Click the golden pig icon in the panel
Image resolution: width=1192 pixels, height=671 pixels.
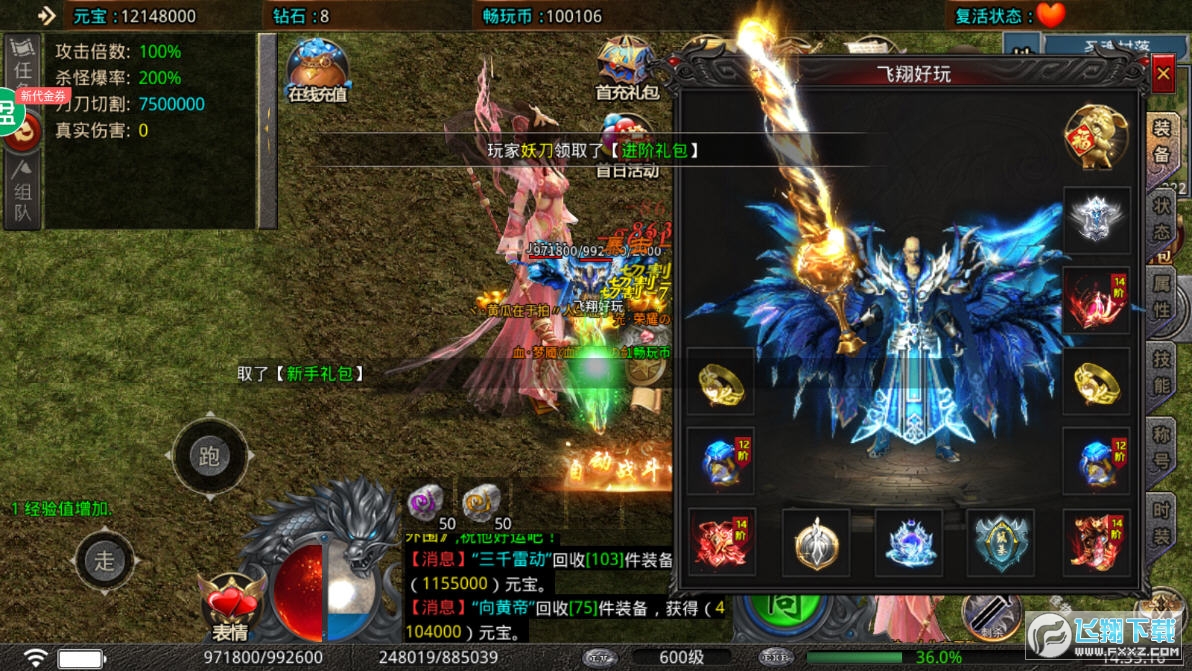[1096, 137]
